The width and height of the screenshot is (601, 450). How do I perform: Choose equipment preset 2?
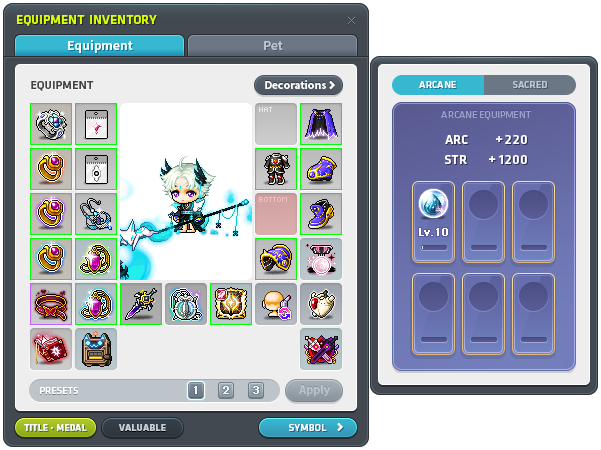[x=226, y=390]
